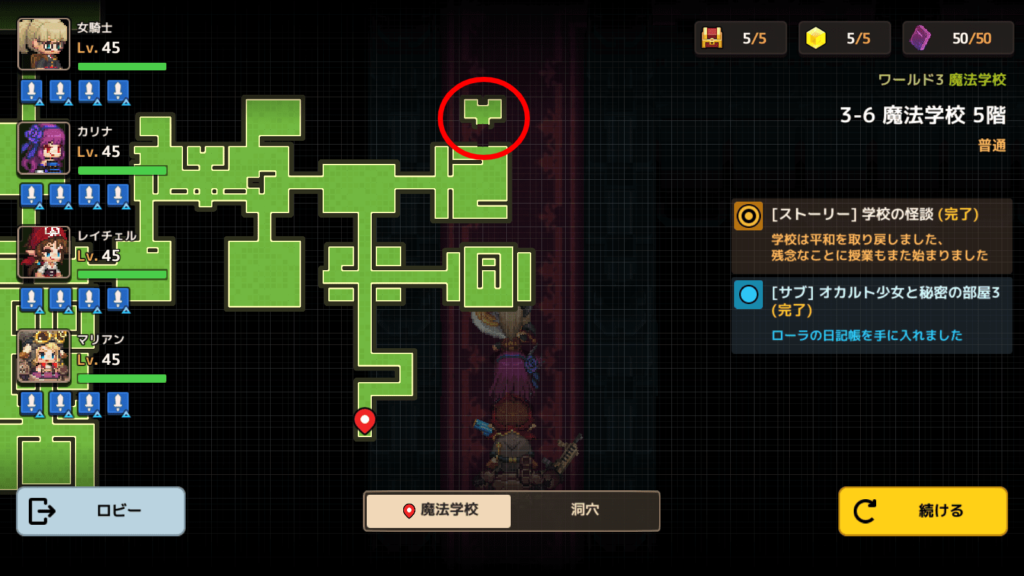Open the story quest 学校の怪談 entry
This screenshot has width=1024, height=576.
pyautogui.click(x=871, y=235)
